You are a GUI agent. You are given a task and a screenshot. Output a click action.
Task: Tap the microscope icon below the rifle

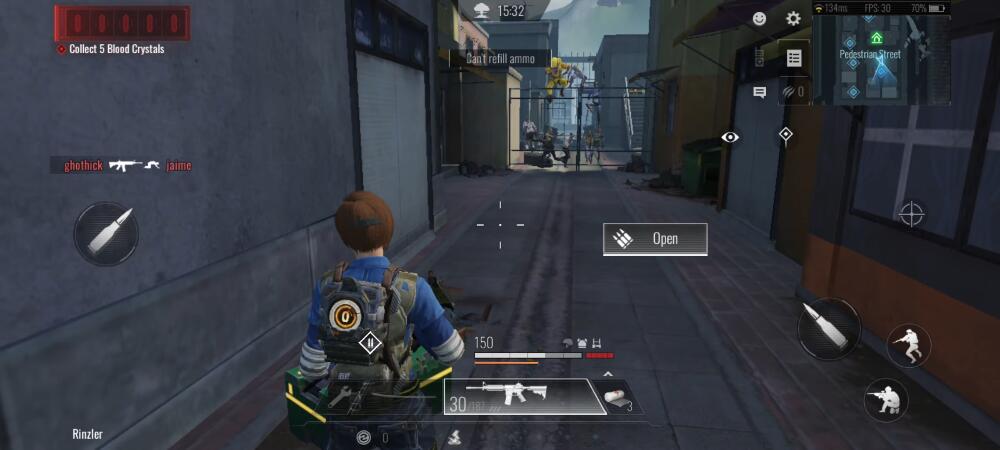(453, 437)
